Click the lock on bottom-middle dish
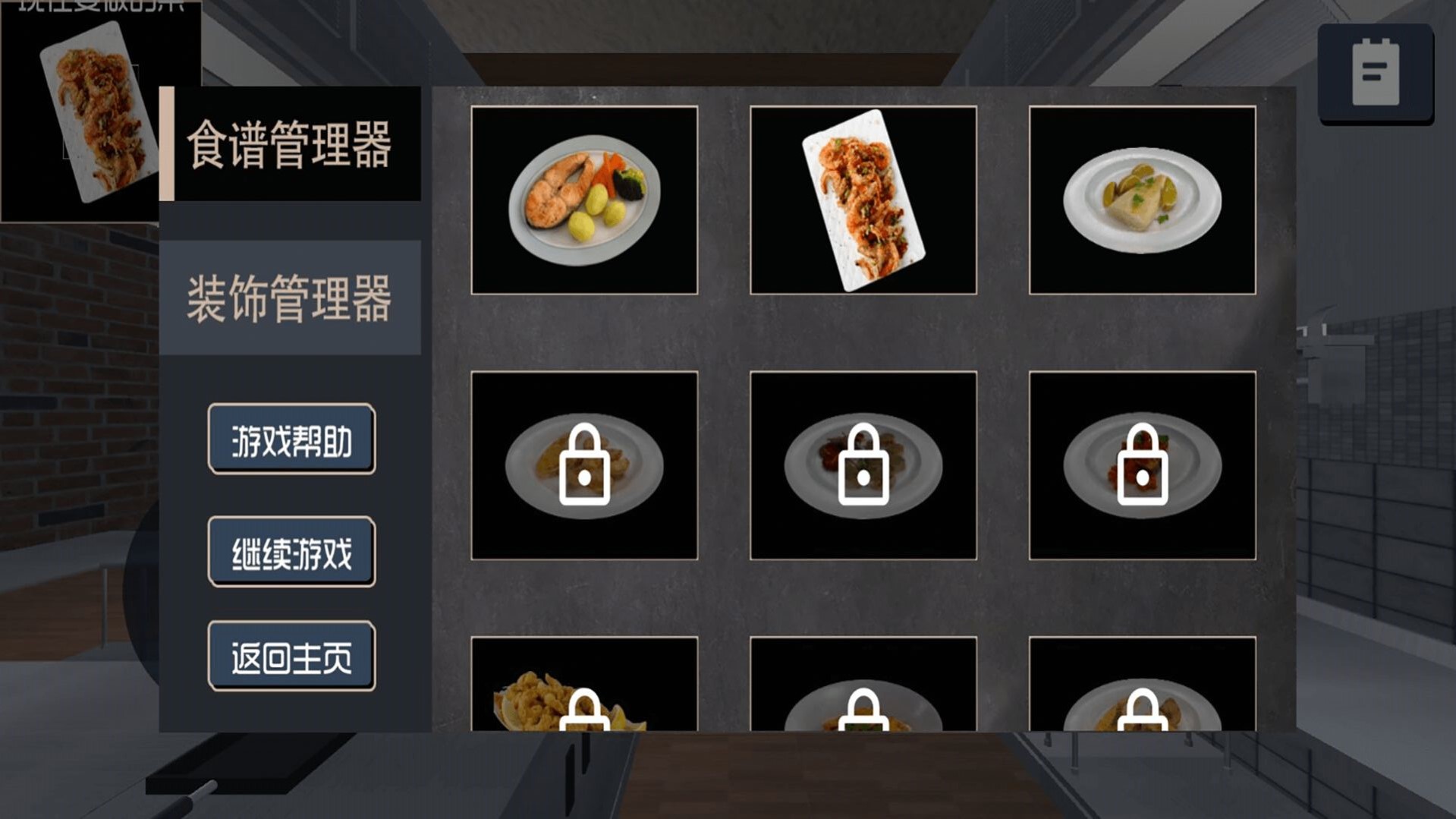Viewport: 1456px width, 819px height. [863, 713]
